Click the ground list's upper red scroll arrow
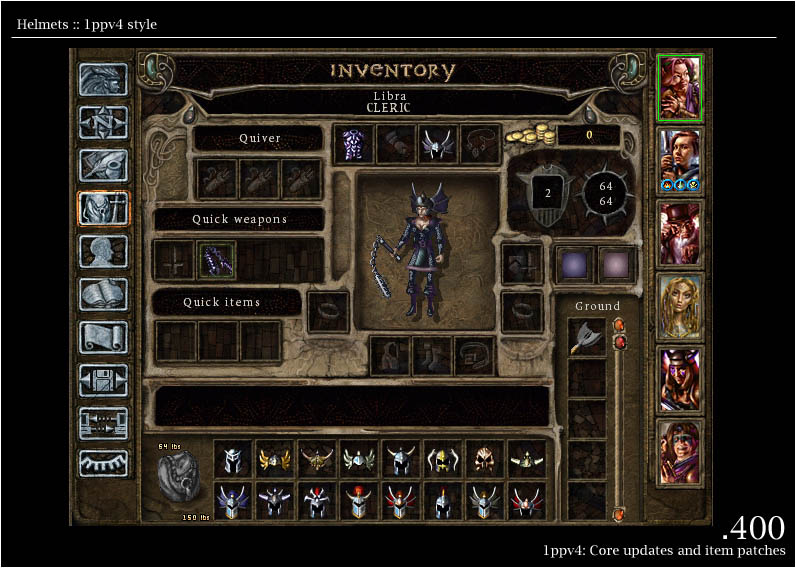This screenshot has height=568, width=796. pyautogui.click(x=618, y=325)
